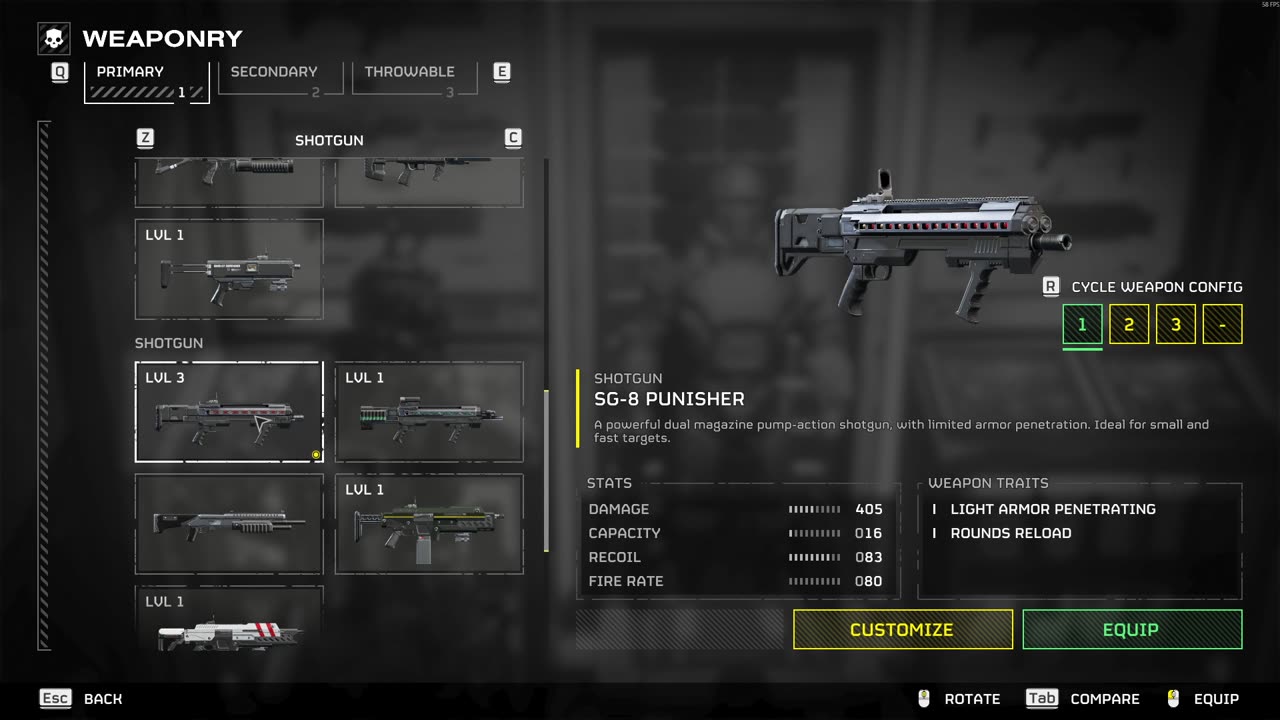
Task: Pick the empty dash weapon config slot
Action: [x=1222, y=324]
